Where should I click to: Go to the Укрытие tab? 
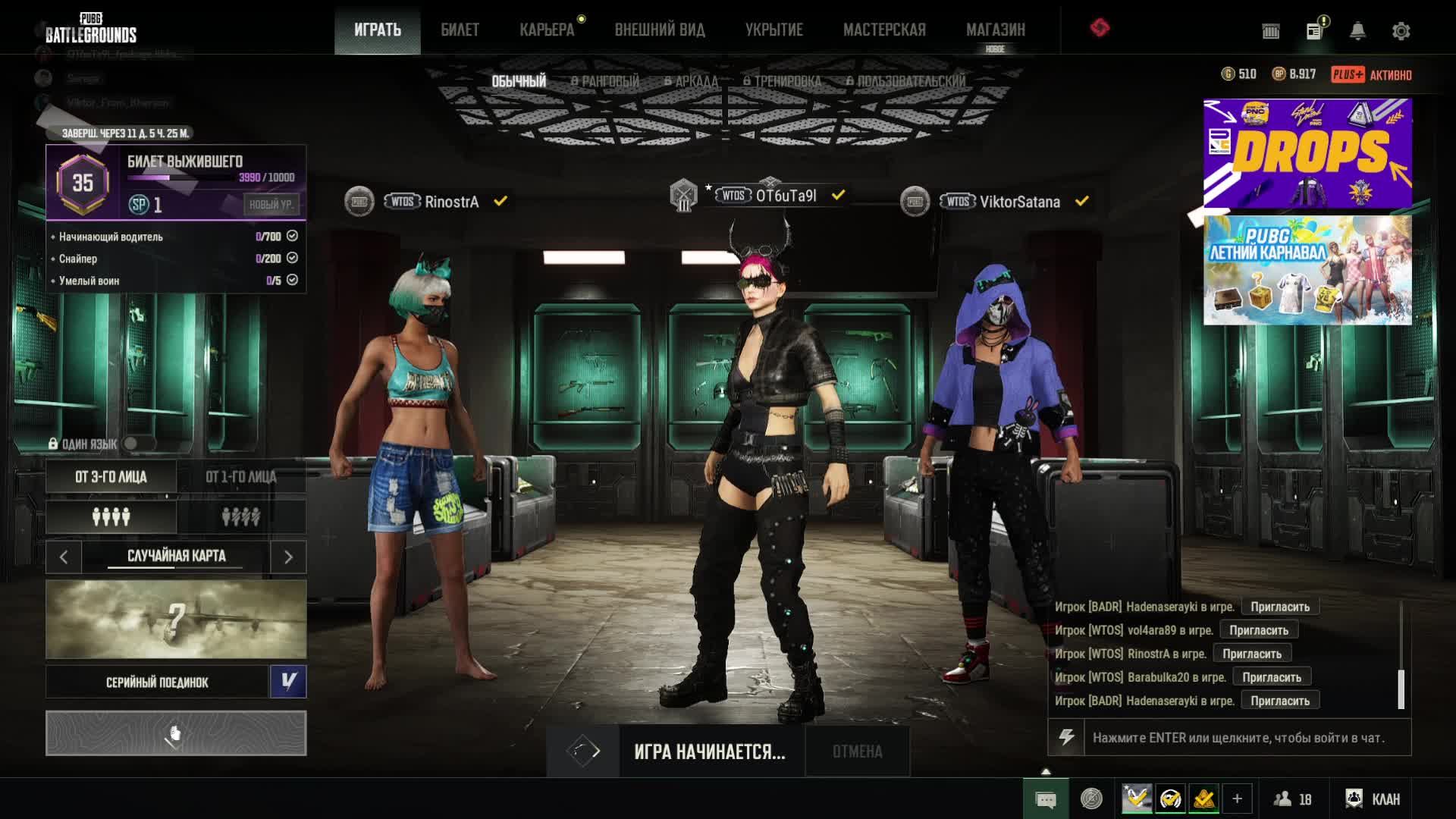point(773,30)
